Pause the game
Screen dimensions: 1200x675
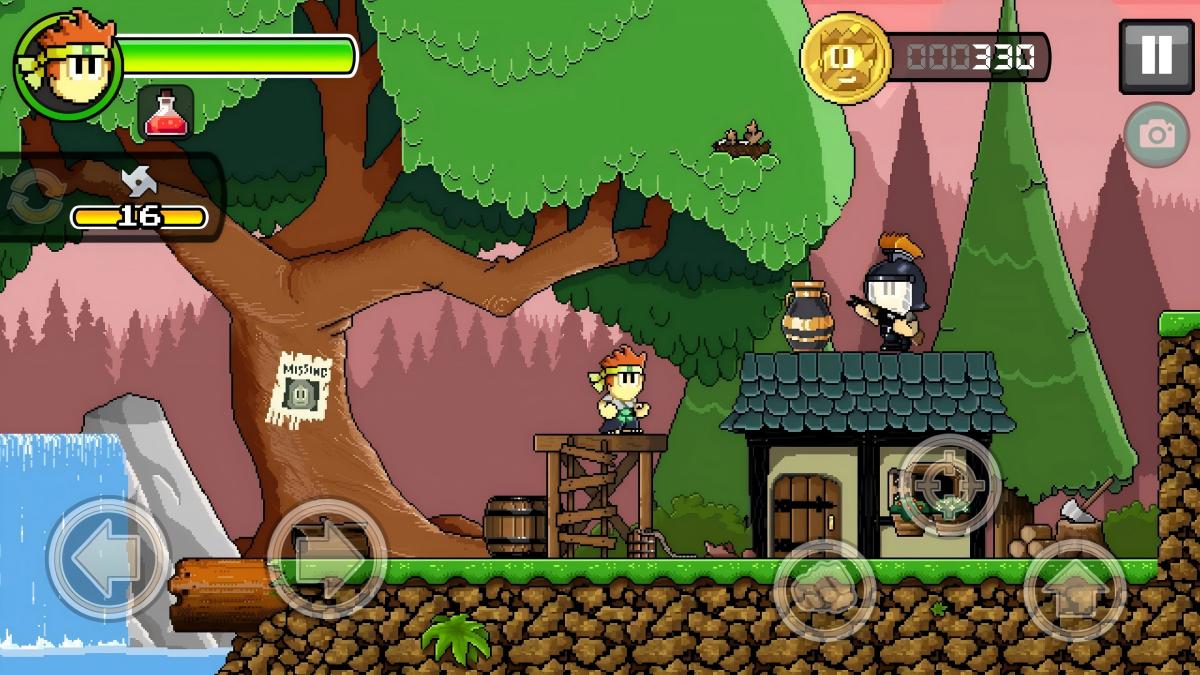pyautogui.click(x=1155, y=56)
